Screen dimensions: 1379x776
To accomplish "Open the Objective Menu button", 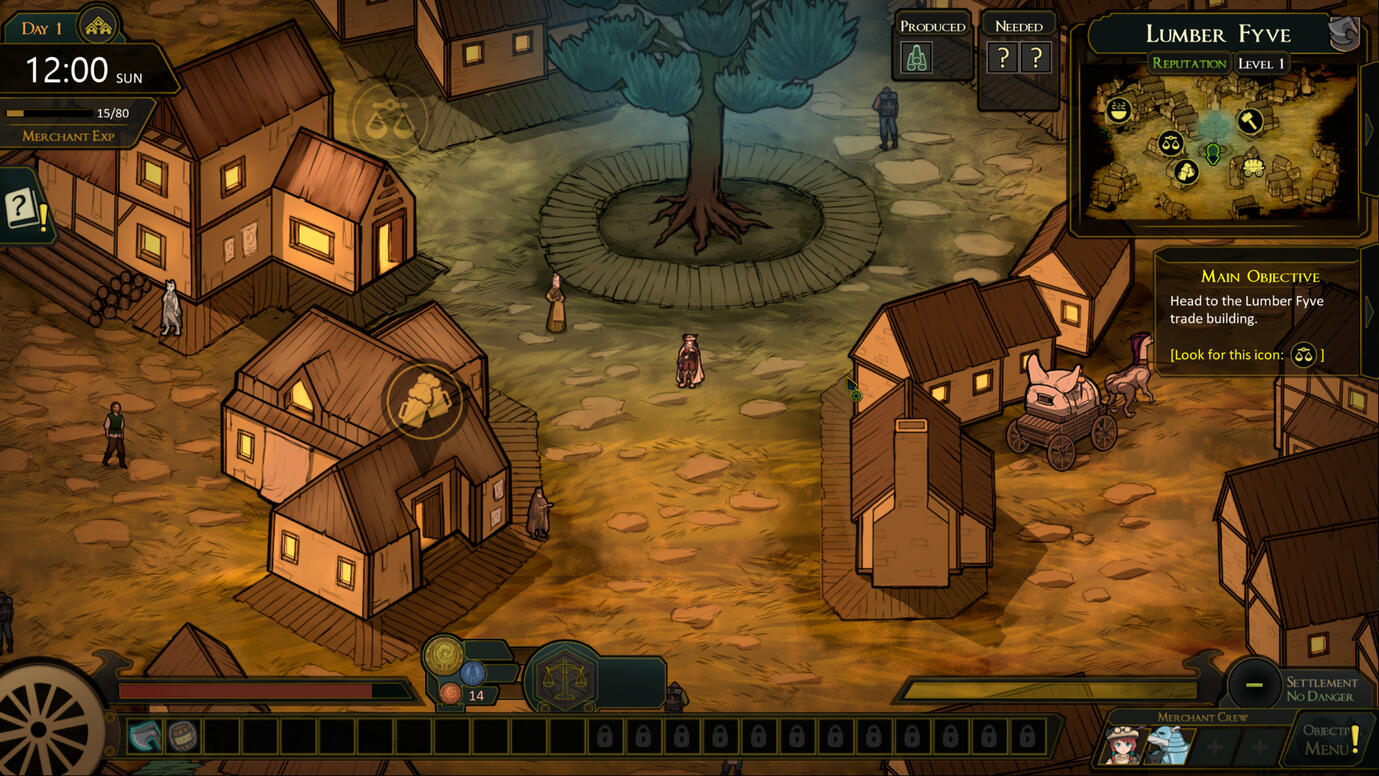I will 1330,739.
